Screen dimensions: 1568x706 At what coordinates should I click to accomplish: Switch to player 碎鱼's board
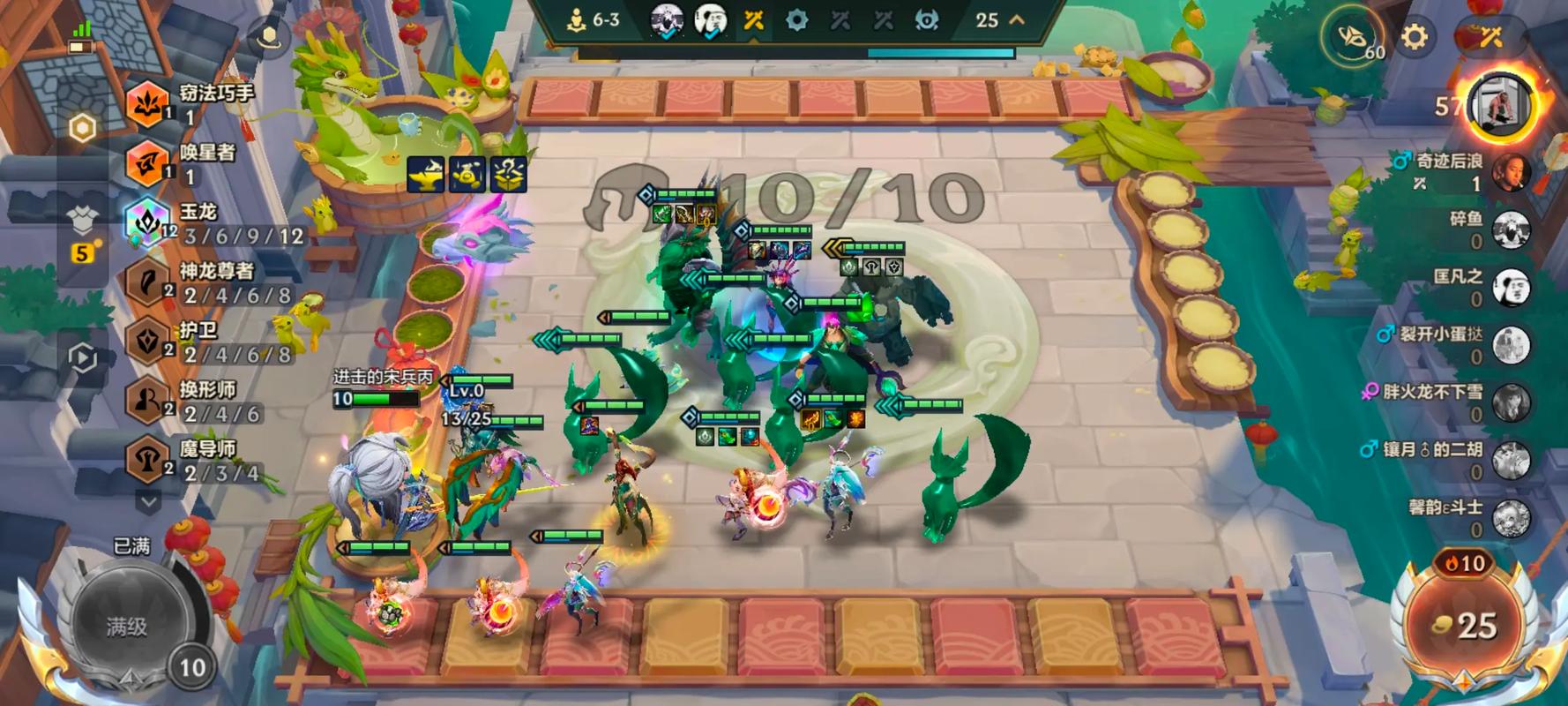(1510, 229)
